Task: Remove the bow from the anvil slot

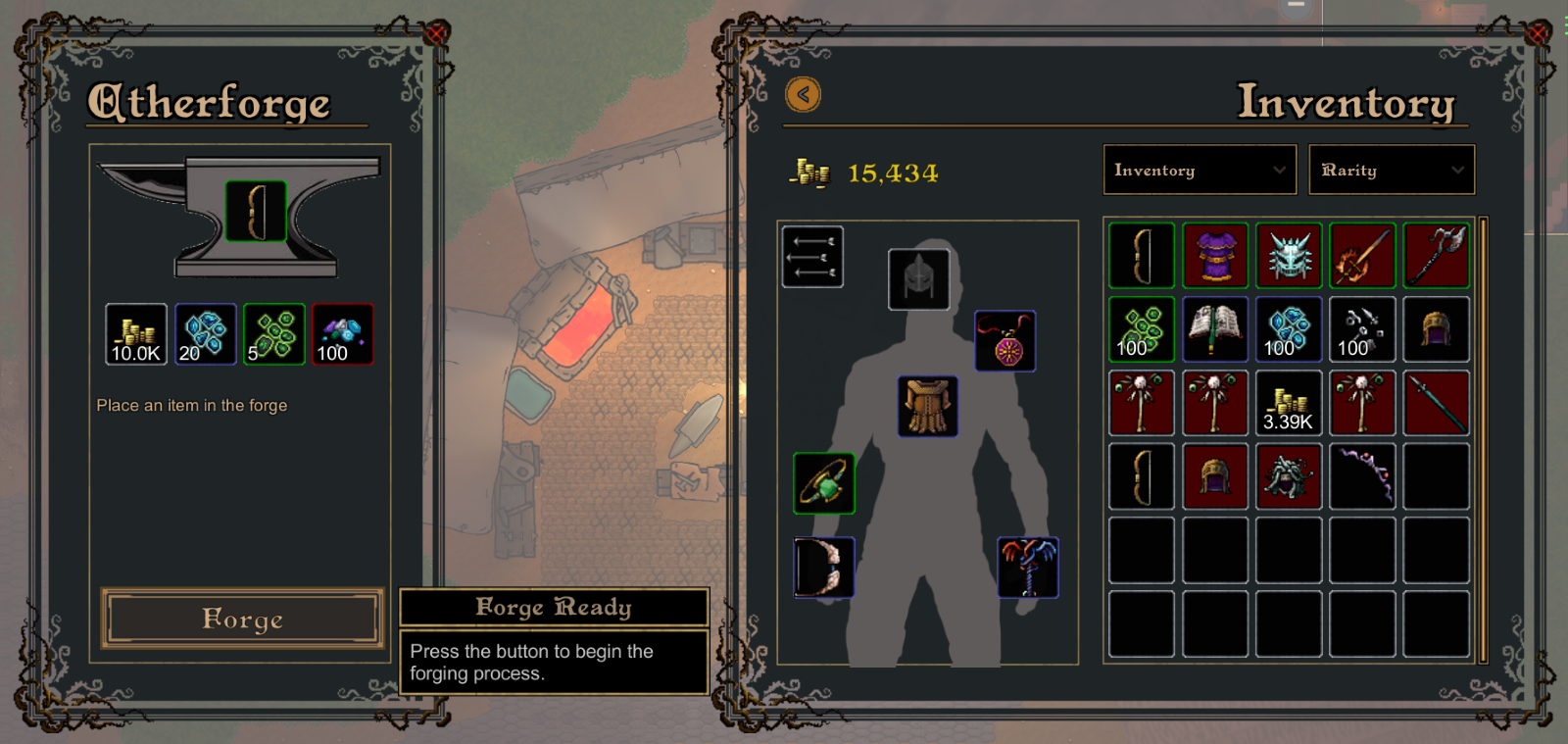Action: pos(256,211)
